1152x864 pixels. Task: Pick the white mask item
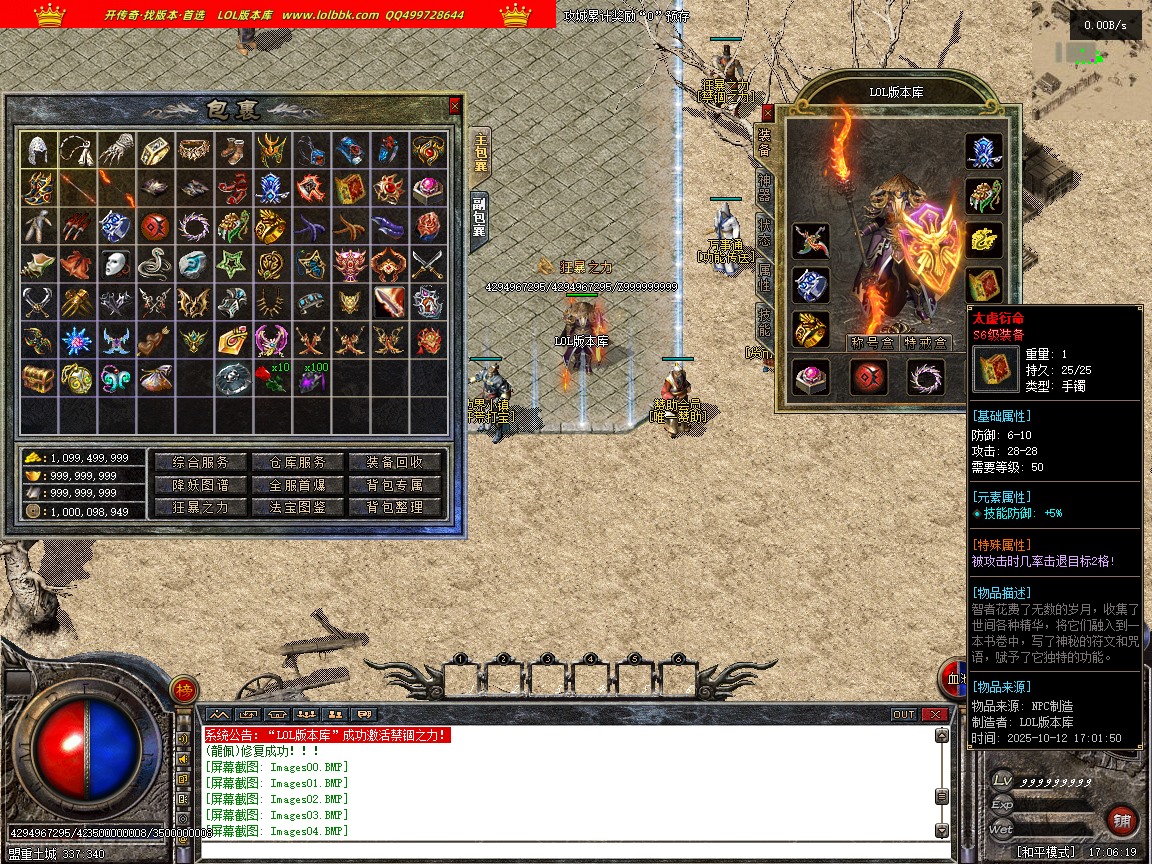pos(117,264)
